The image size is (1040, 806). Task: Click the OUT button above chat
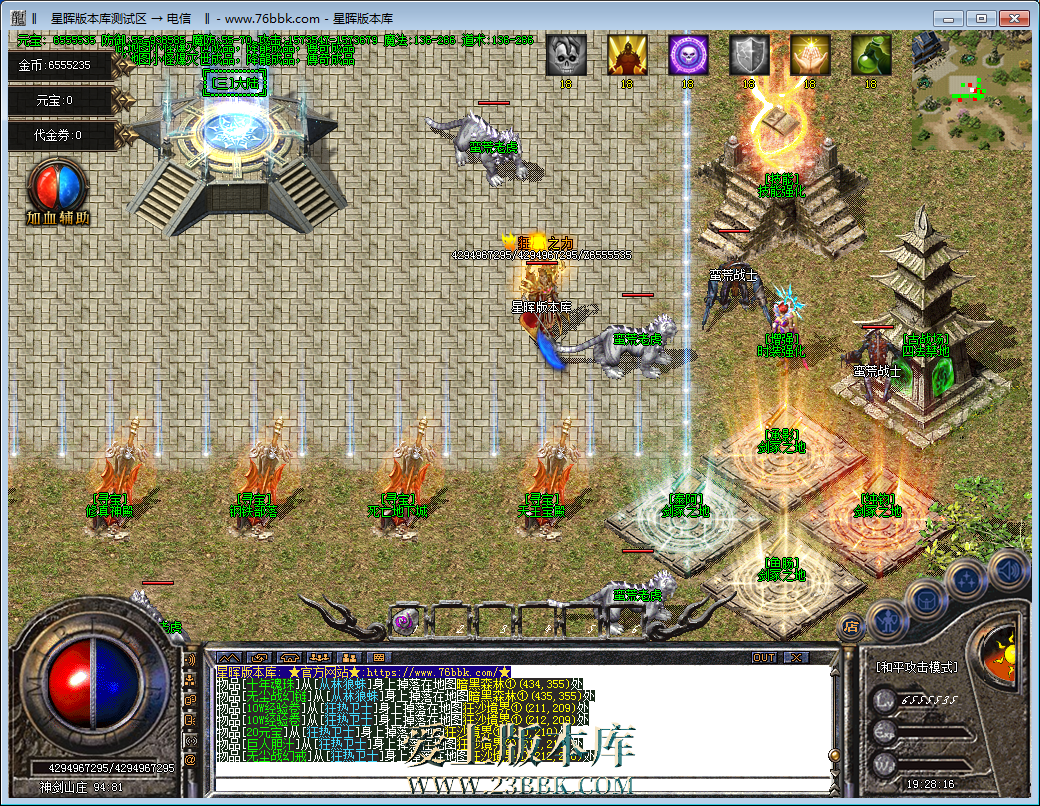tap(764, 658)
